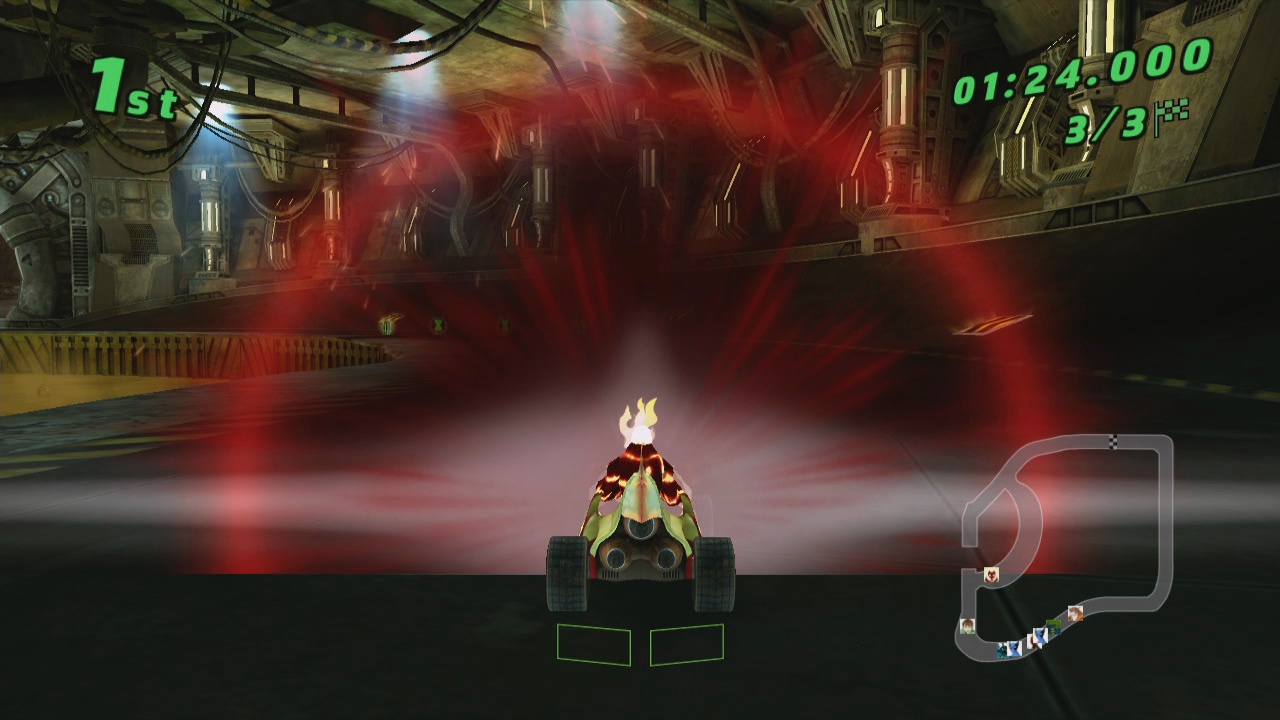Select the left green item slot box

point(592,645)
